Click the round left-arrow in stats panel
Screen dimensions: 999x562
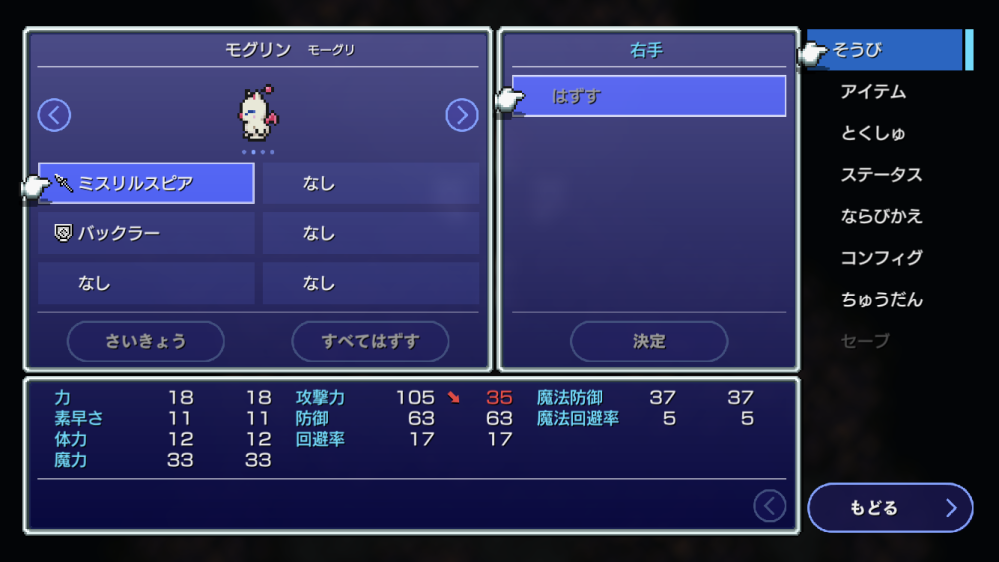769,506
